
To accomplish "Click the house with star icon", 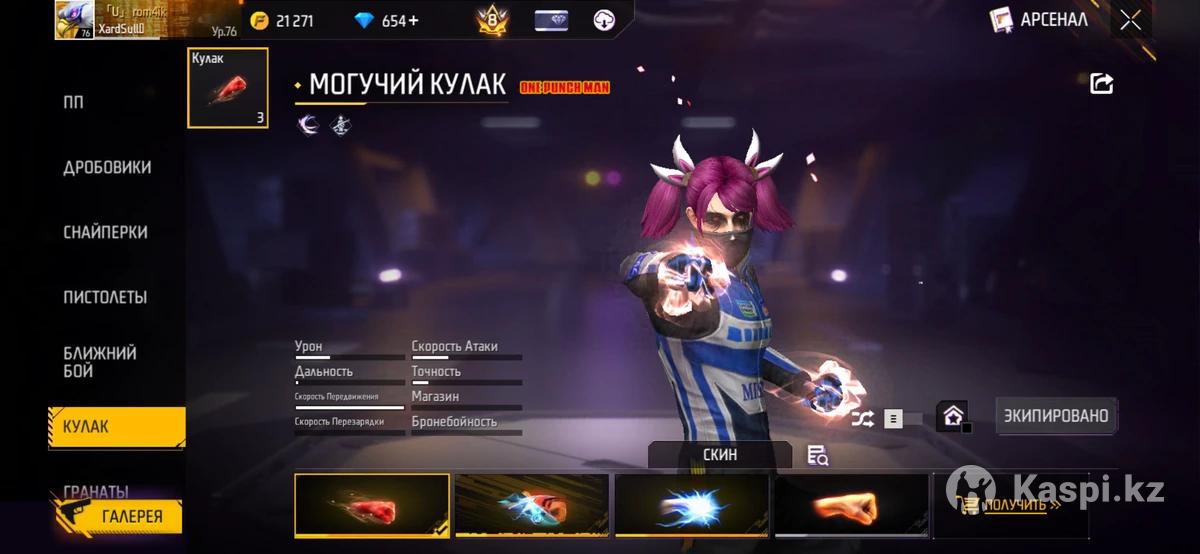I will [952, 416].
